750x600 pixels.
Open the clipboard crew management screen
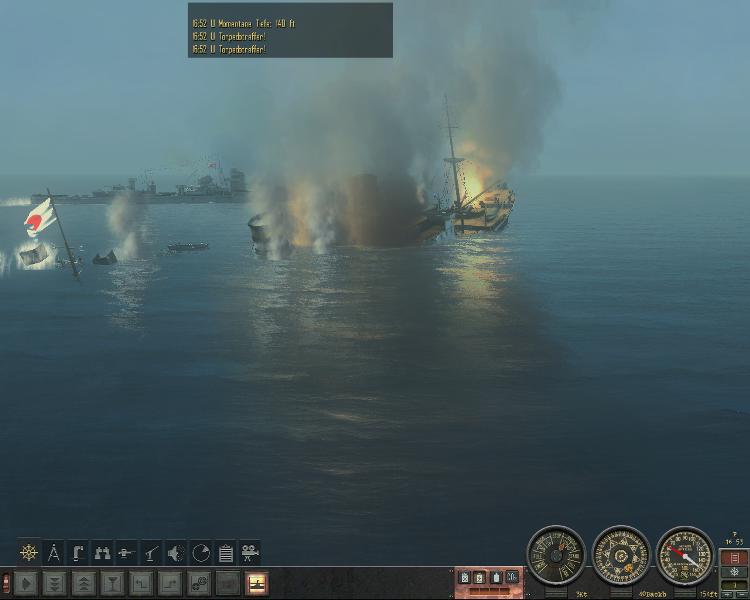225,552
